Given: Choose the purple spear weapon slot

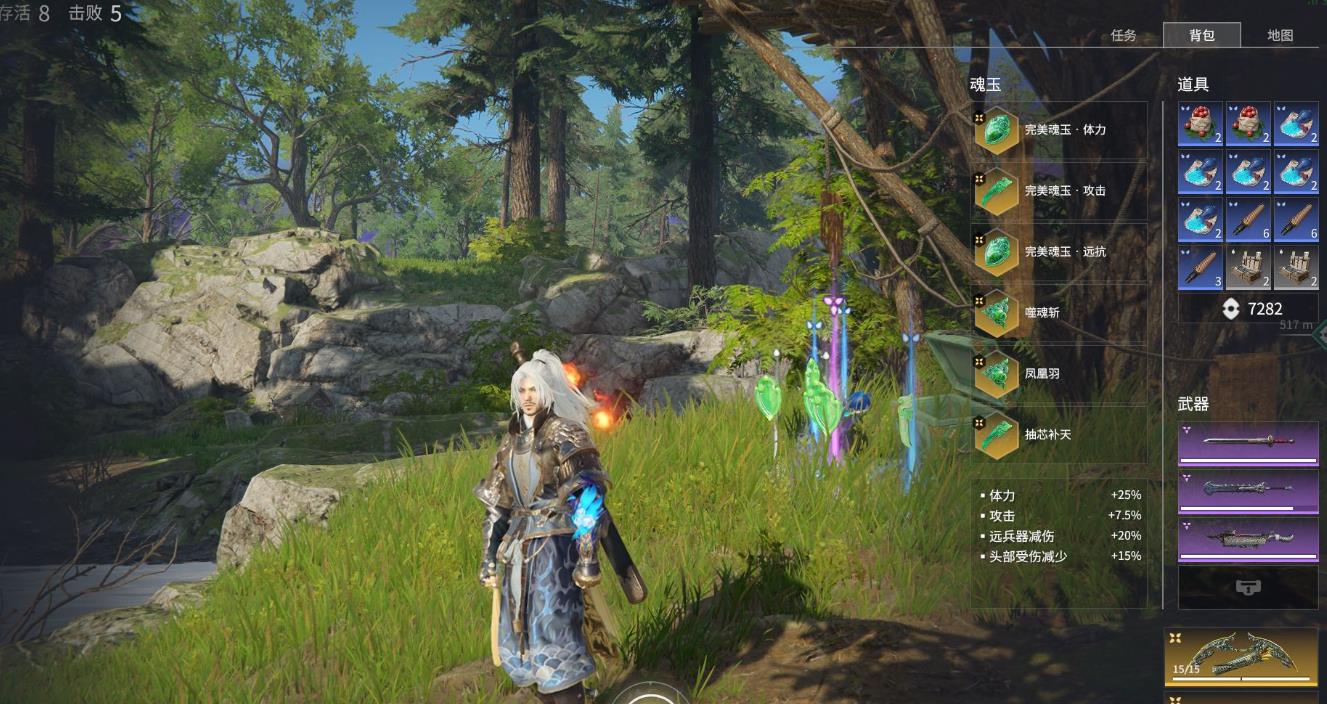Looking at the screenshot, I should click(x=1248, y=491).
